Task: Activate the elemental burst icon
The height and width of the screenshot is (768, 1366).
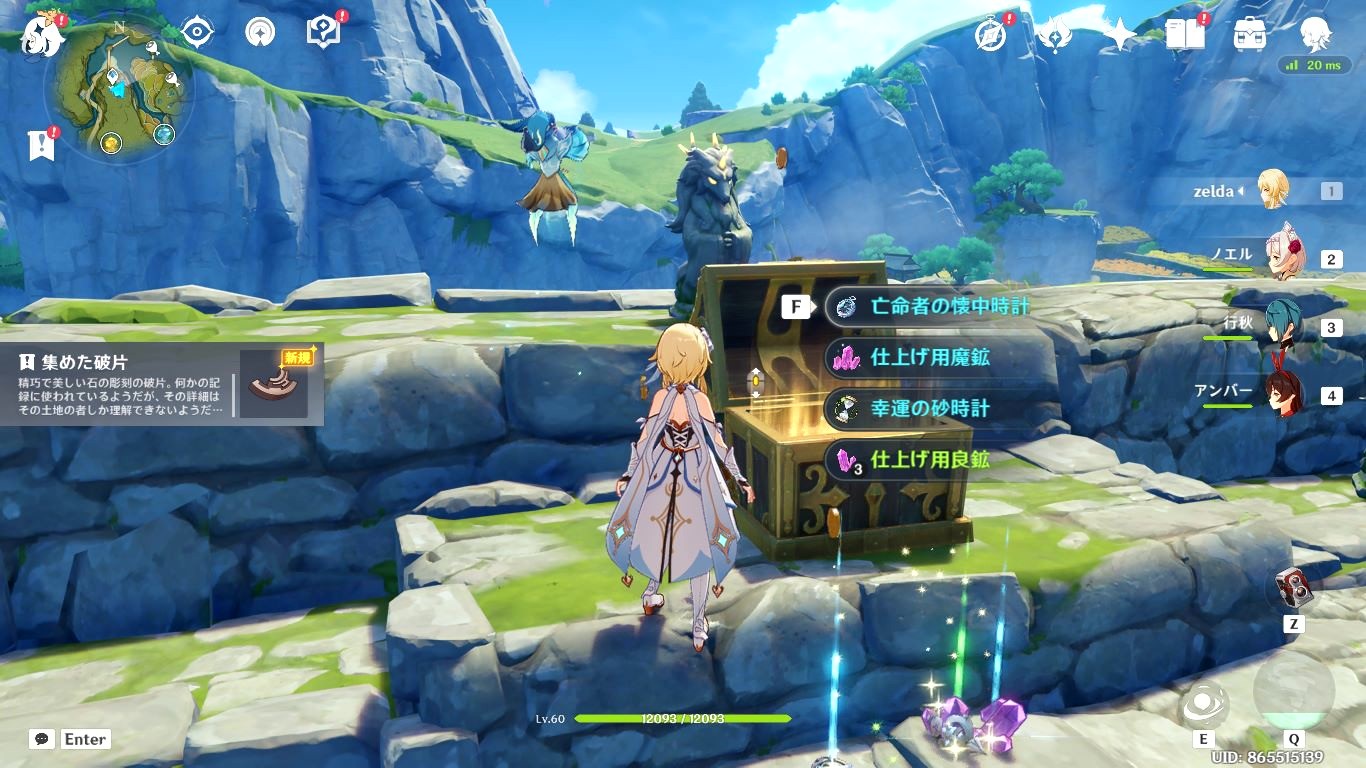Action: coord(1293,690)
